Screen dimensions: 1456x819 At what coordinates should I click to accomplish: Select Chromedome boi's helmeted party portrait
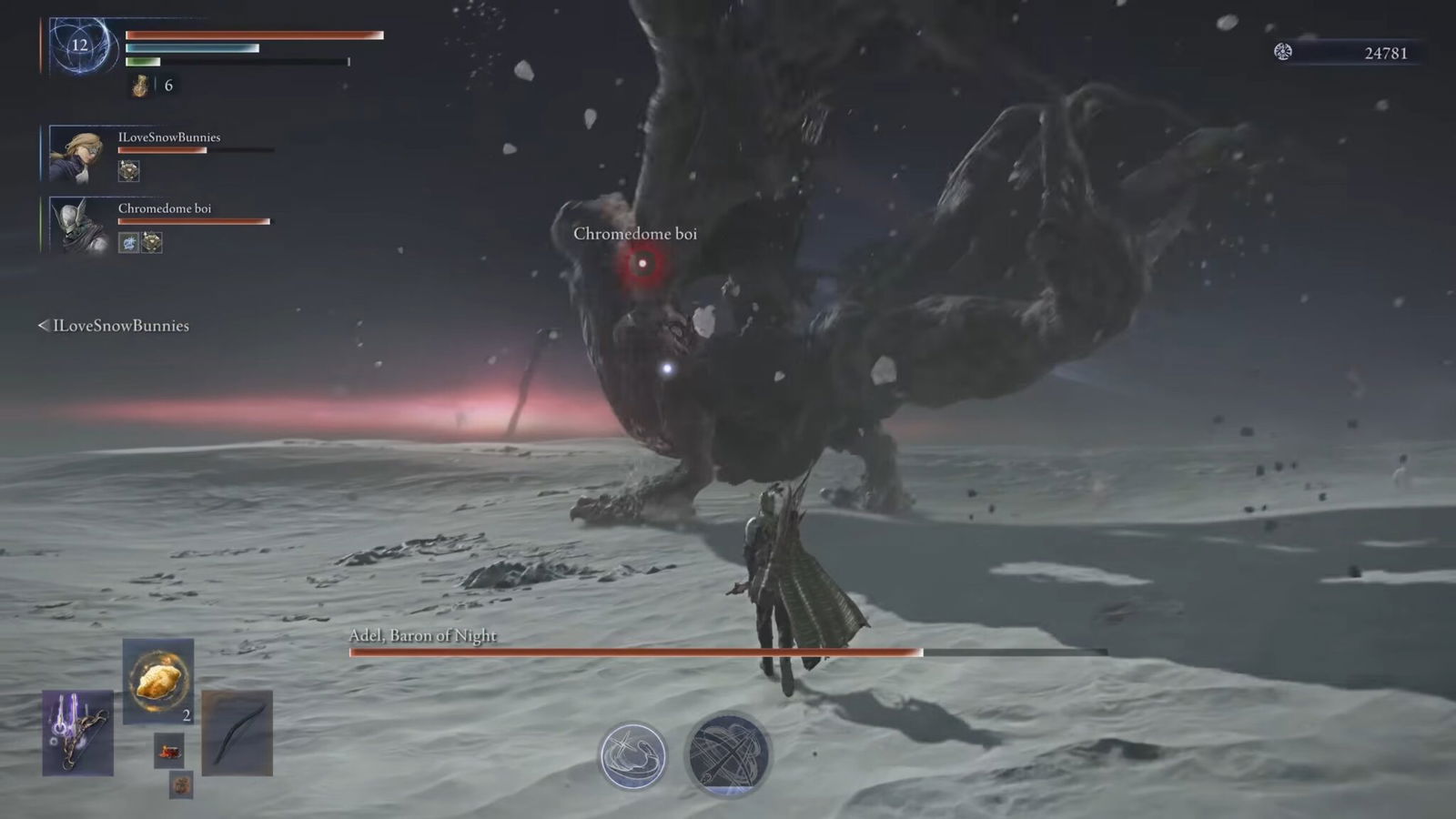coord(77,225)
